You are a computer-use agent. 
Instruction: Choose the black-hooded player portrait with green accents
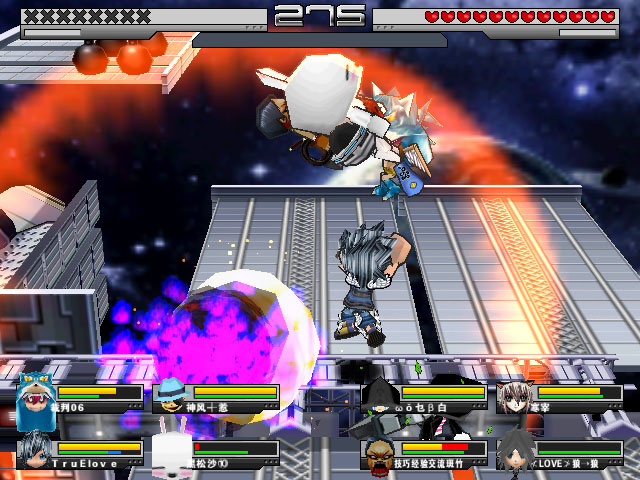[380, 397]
